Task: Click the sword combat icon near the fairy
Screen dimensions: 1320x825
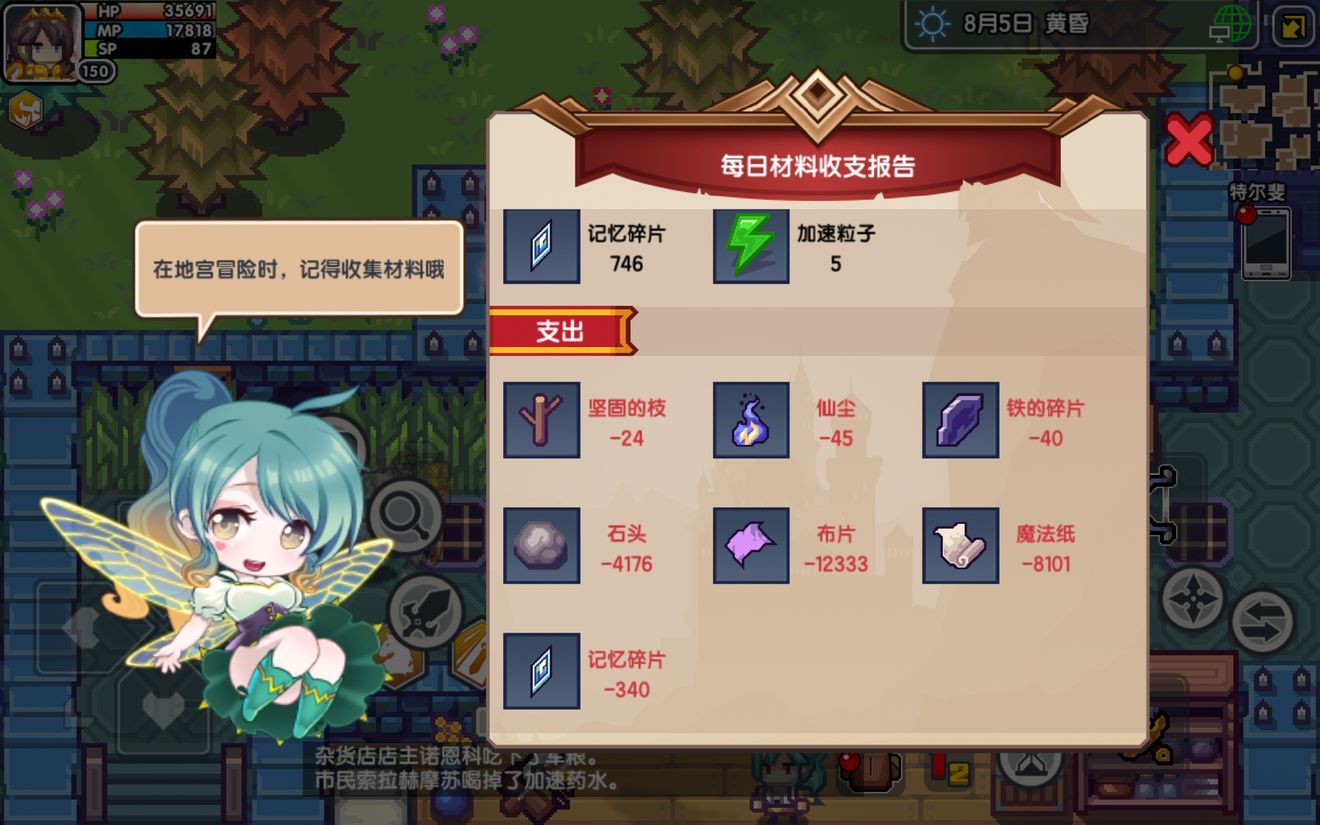Action: (424, 611)
